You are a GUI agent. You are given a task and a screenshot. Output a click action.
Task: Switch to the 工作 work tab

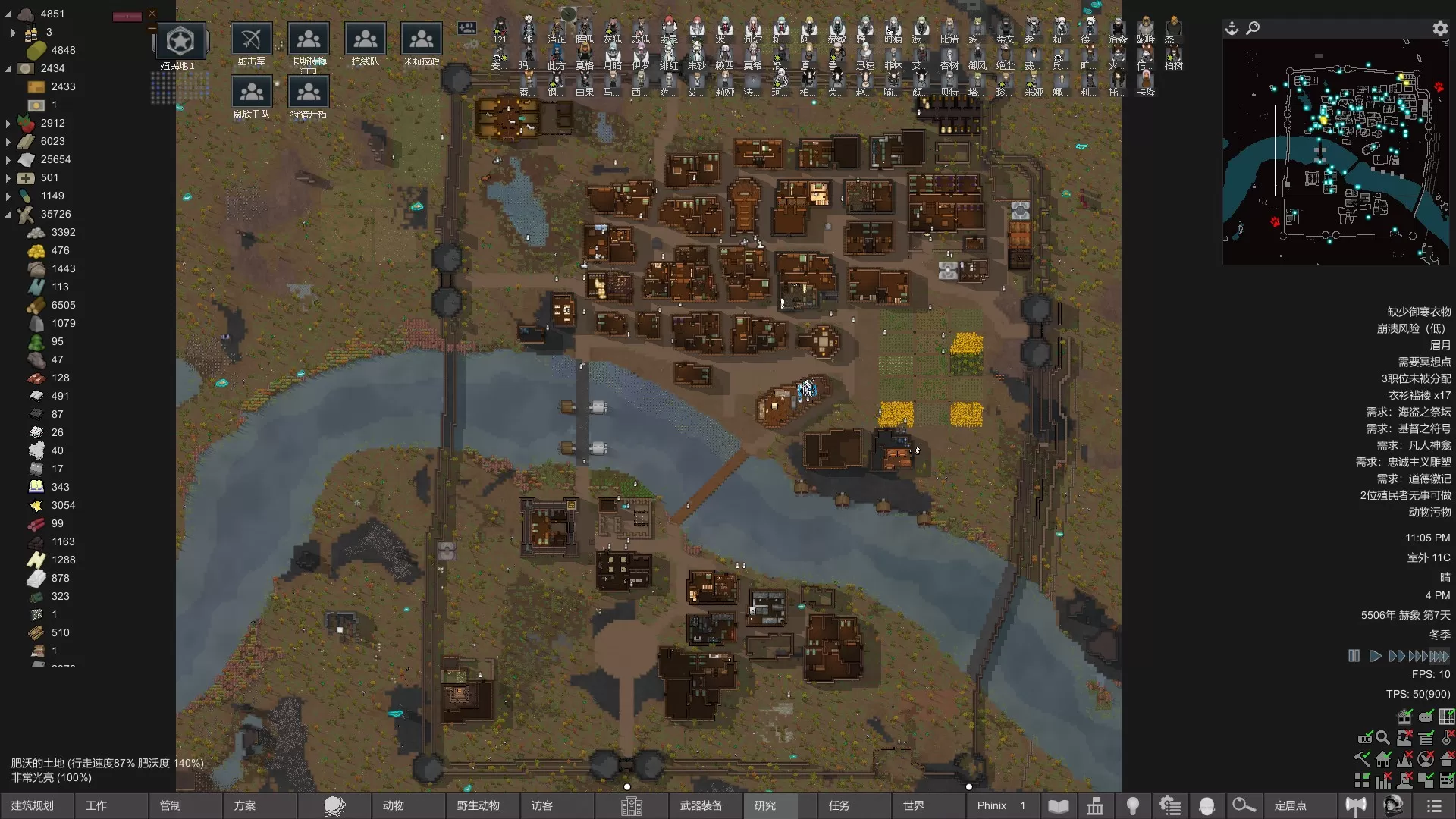[x=96, y=805]
